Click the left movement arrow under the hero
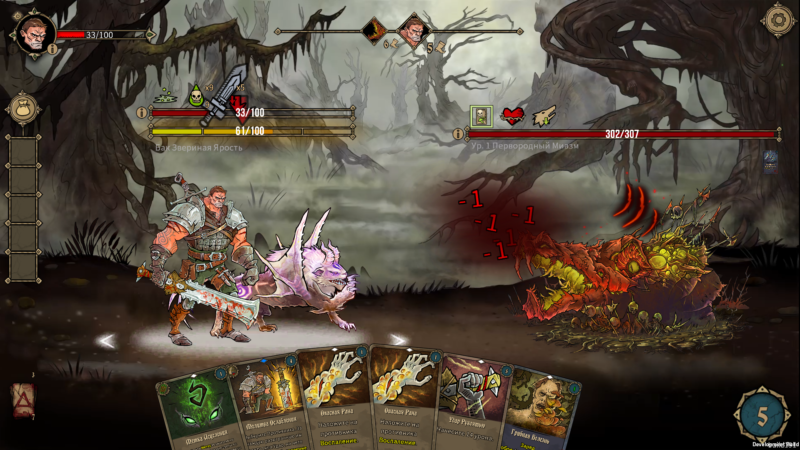The width and height of the screenshot is (800, 450). [106, 341]
